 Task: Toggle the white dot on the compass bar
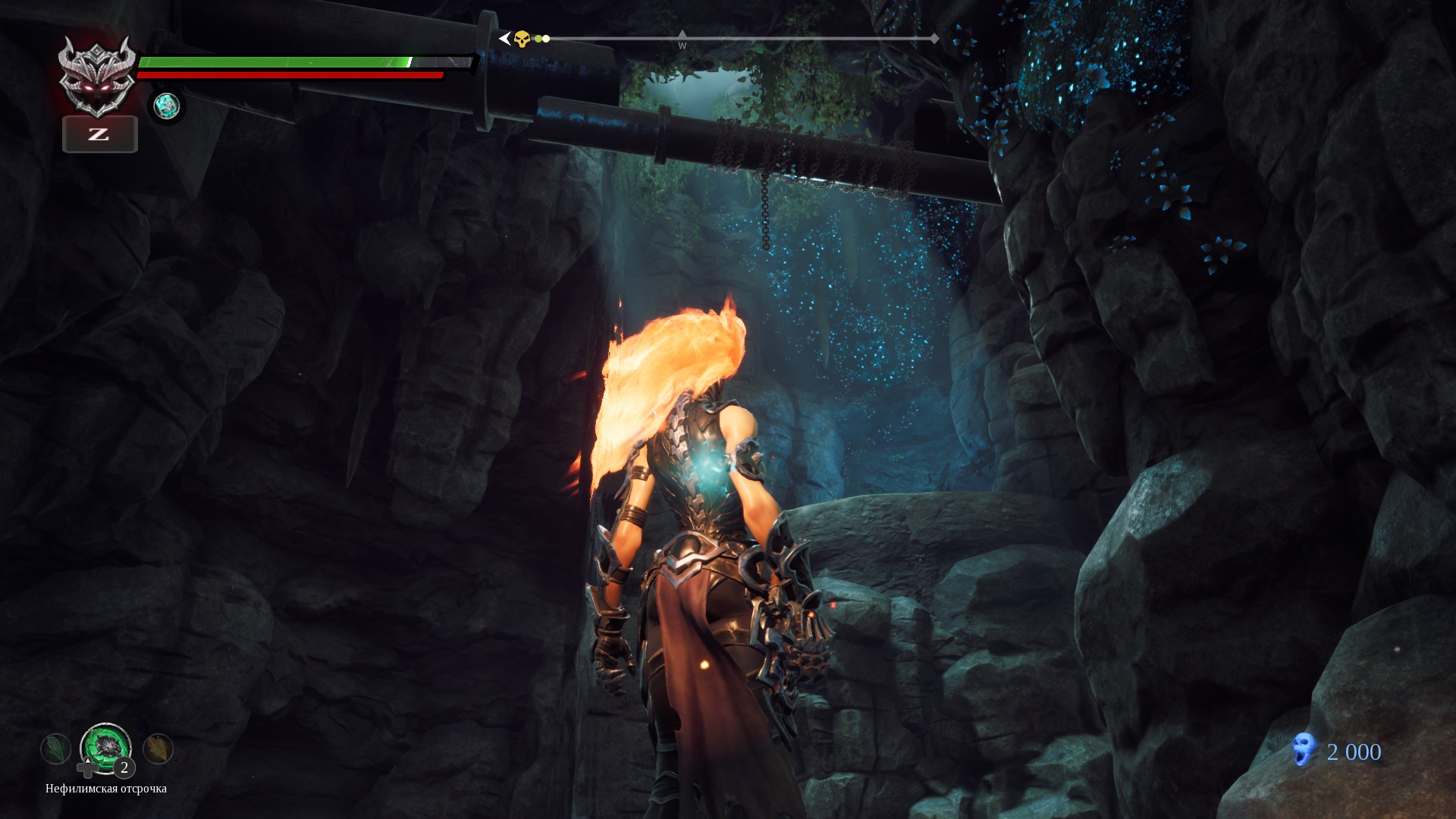(x=546, y=38)
